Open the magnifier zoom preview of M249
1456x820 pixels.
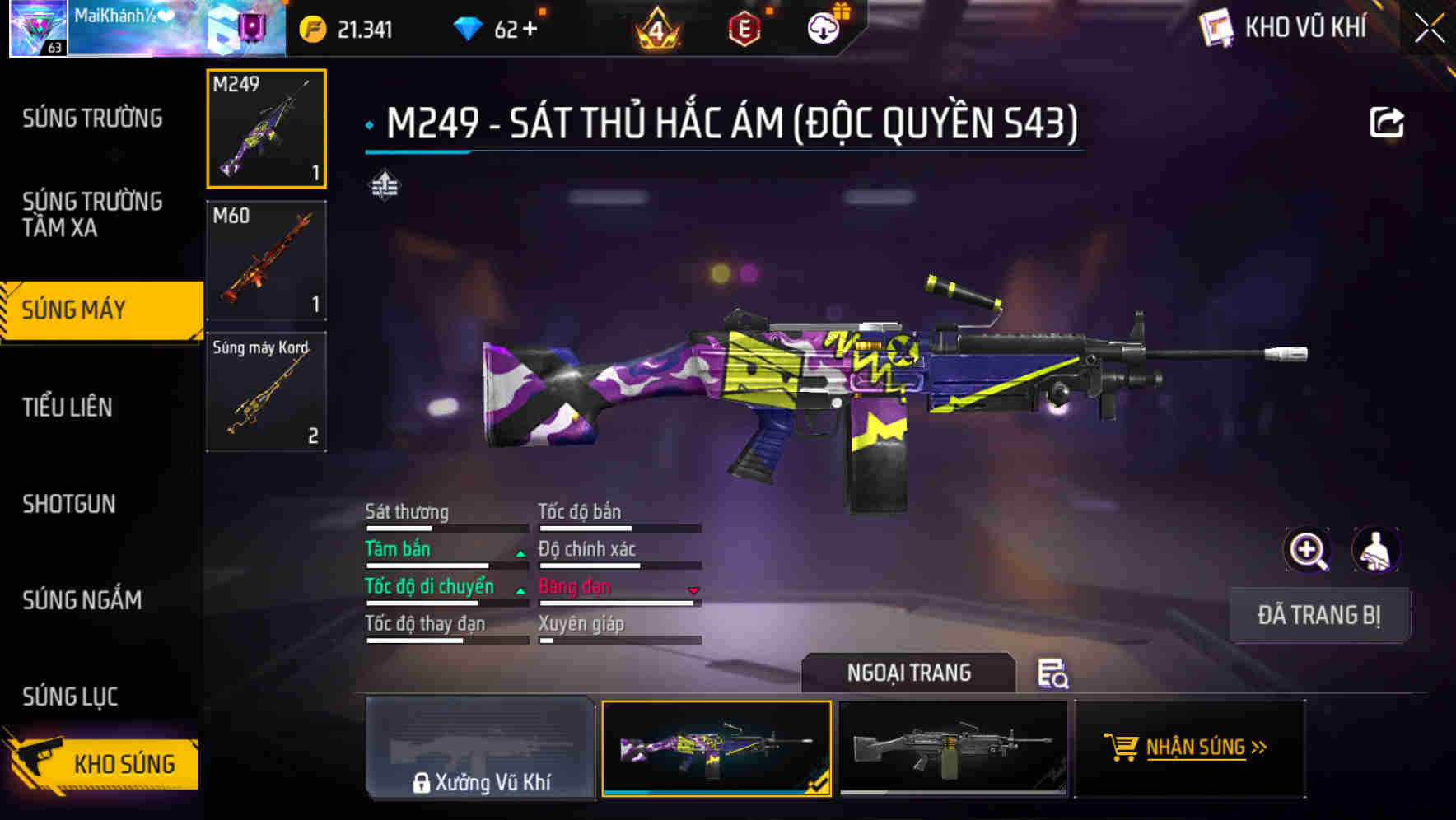pos(1305,550)
